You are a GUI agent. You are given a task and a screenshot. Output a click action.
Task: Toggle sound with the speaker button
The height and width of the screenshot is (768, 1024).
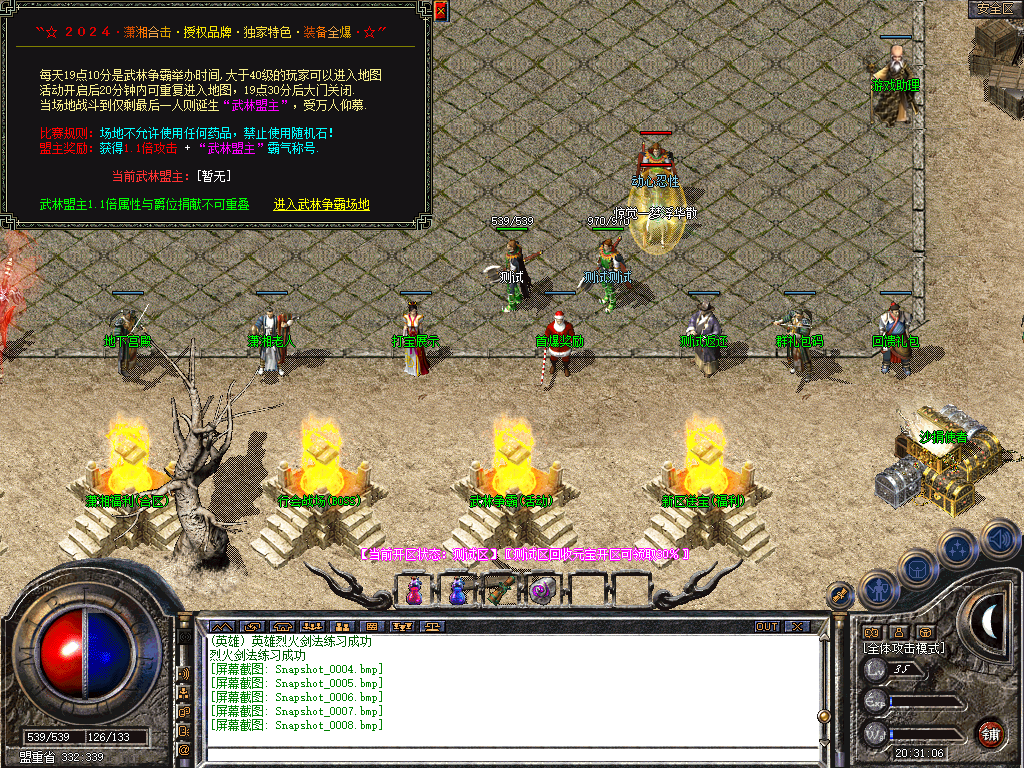click(x=998, y=538)
